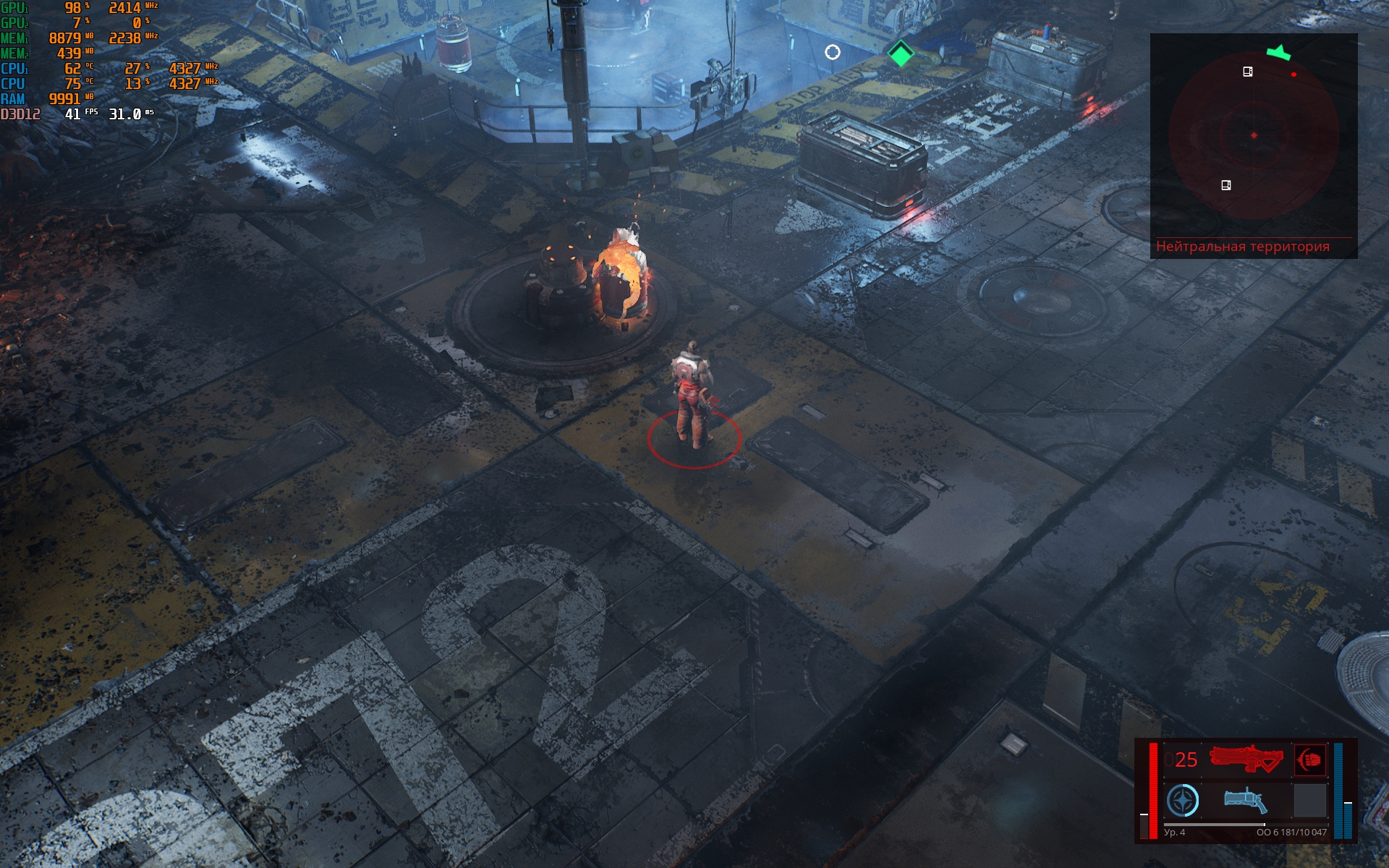
Task: Select the red heavy rifle weapon slot
Action: [1246, 759]
